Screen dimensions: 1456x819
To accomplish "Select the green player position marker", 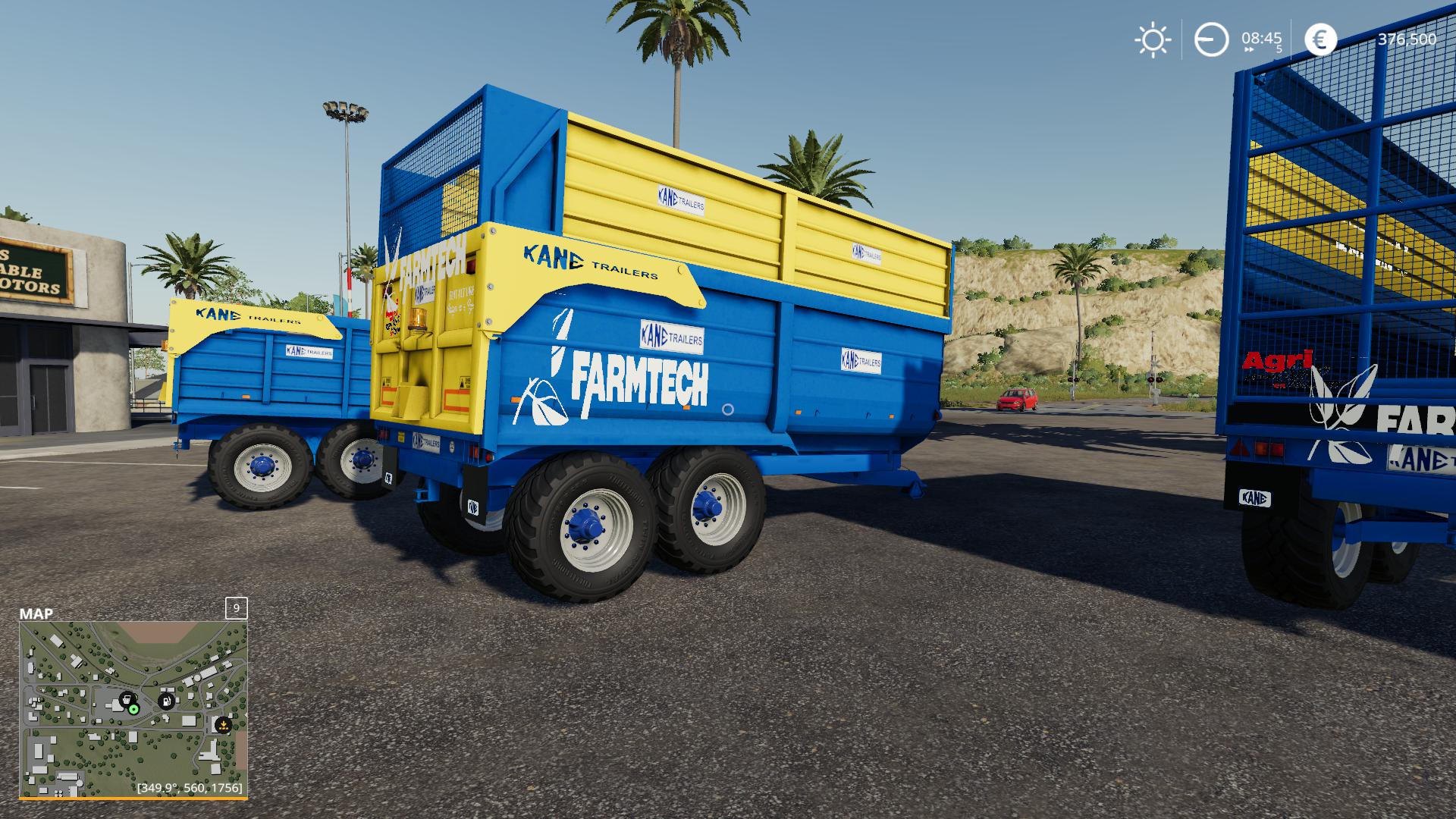I will pos(133,710).
